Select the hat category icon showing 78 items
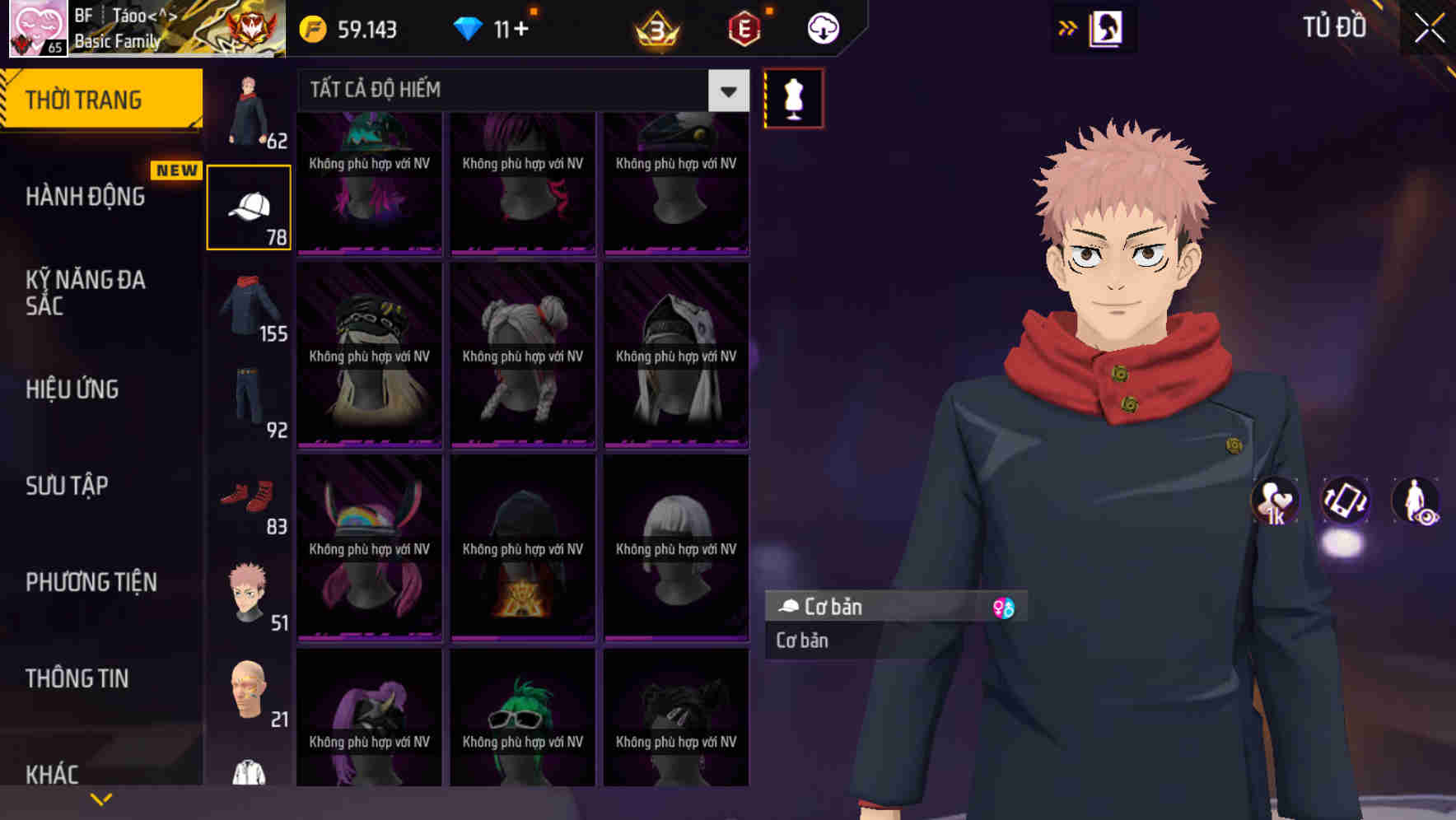Screen dimensions: 1456x820 (250, 204)
